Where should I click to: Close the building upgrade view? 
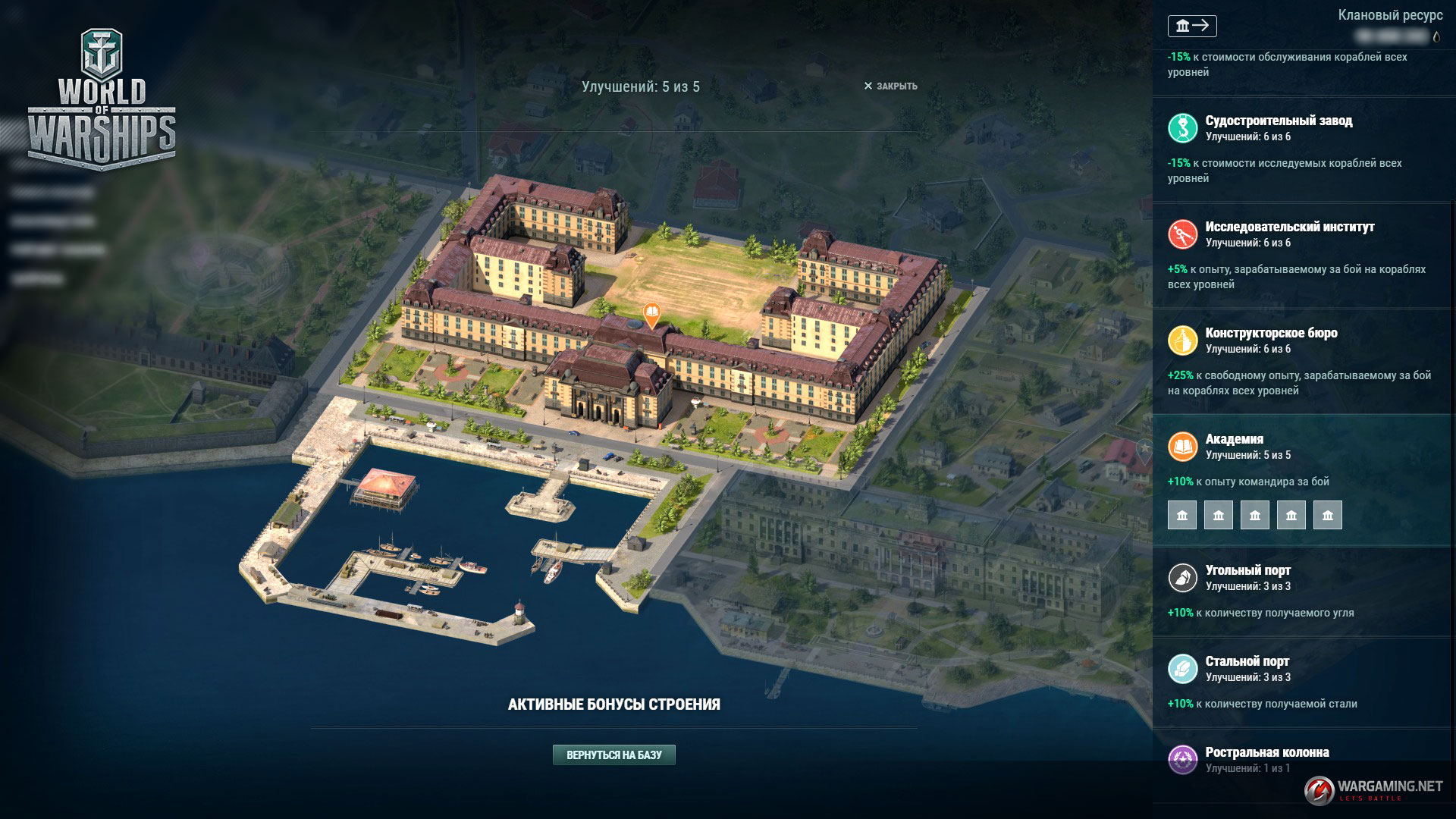[x=890, y=86]
